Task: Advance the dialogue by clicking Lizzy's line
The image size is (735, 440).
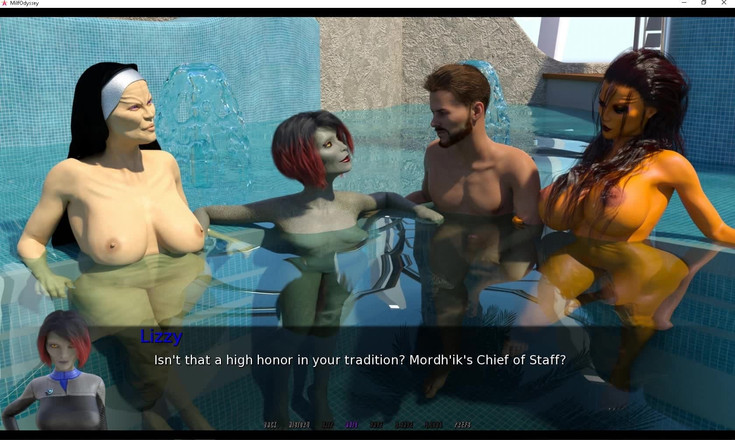Action: point(359,359)
